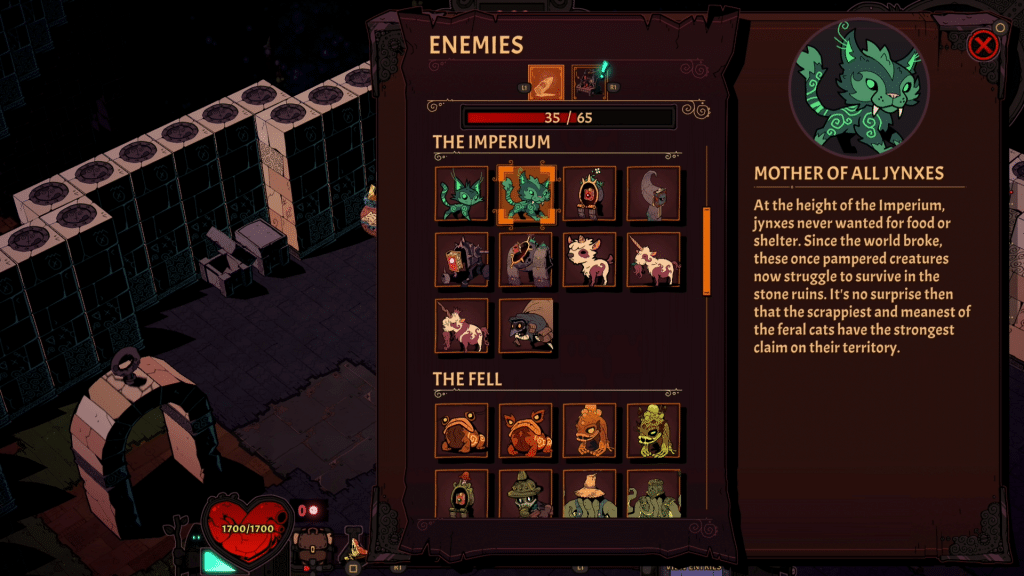Select the highlighted Mother of All Jynxes tile
The height and width of the screenshot is (576, 1024).
[525, 193]
